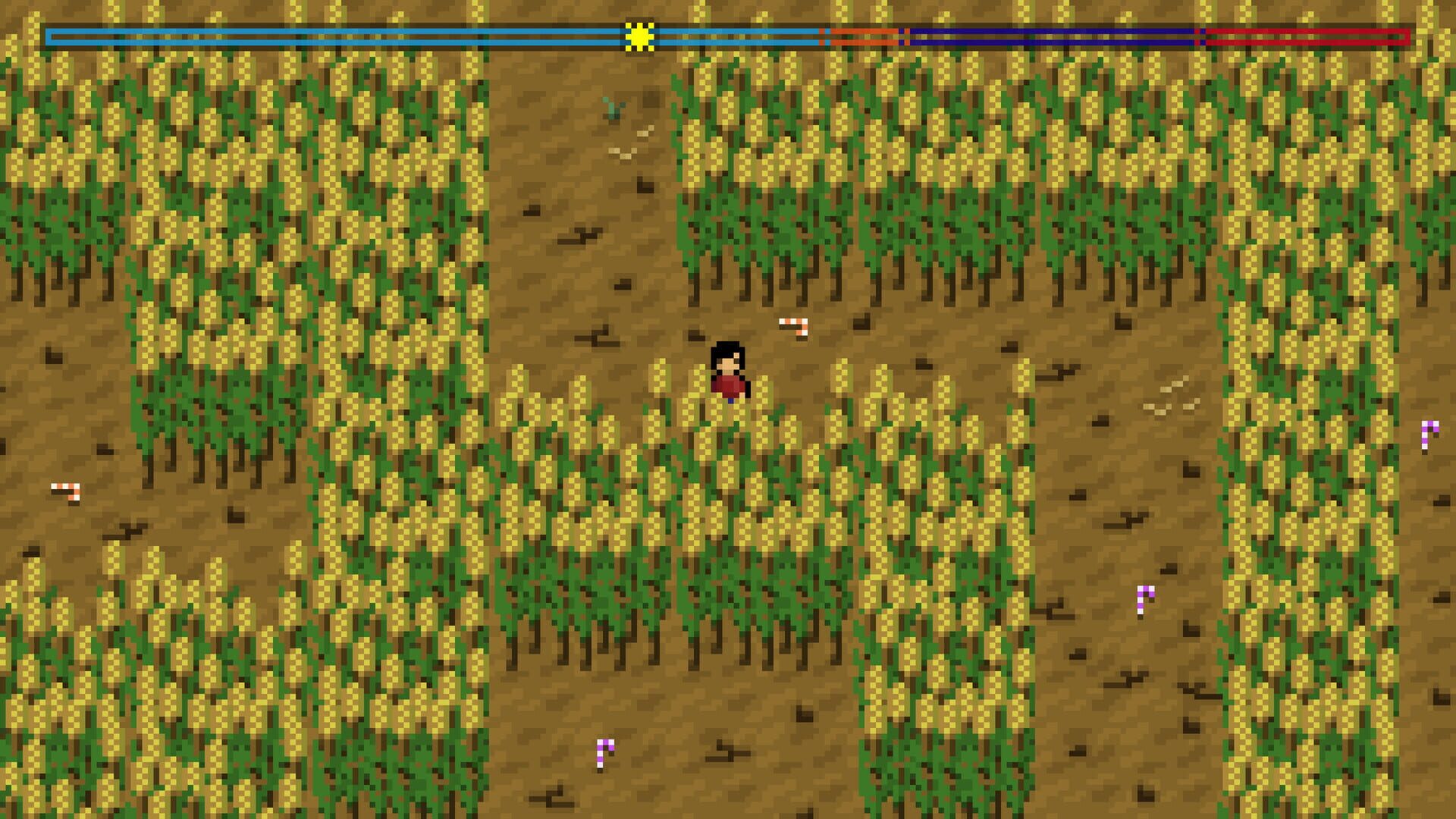The height and width of the screenshot is (819, 1456).
Task: Click the sun icon on the day progress bar
Action: 639,34
